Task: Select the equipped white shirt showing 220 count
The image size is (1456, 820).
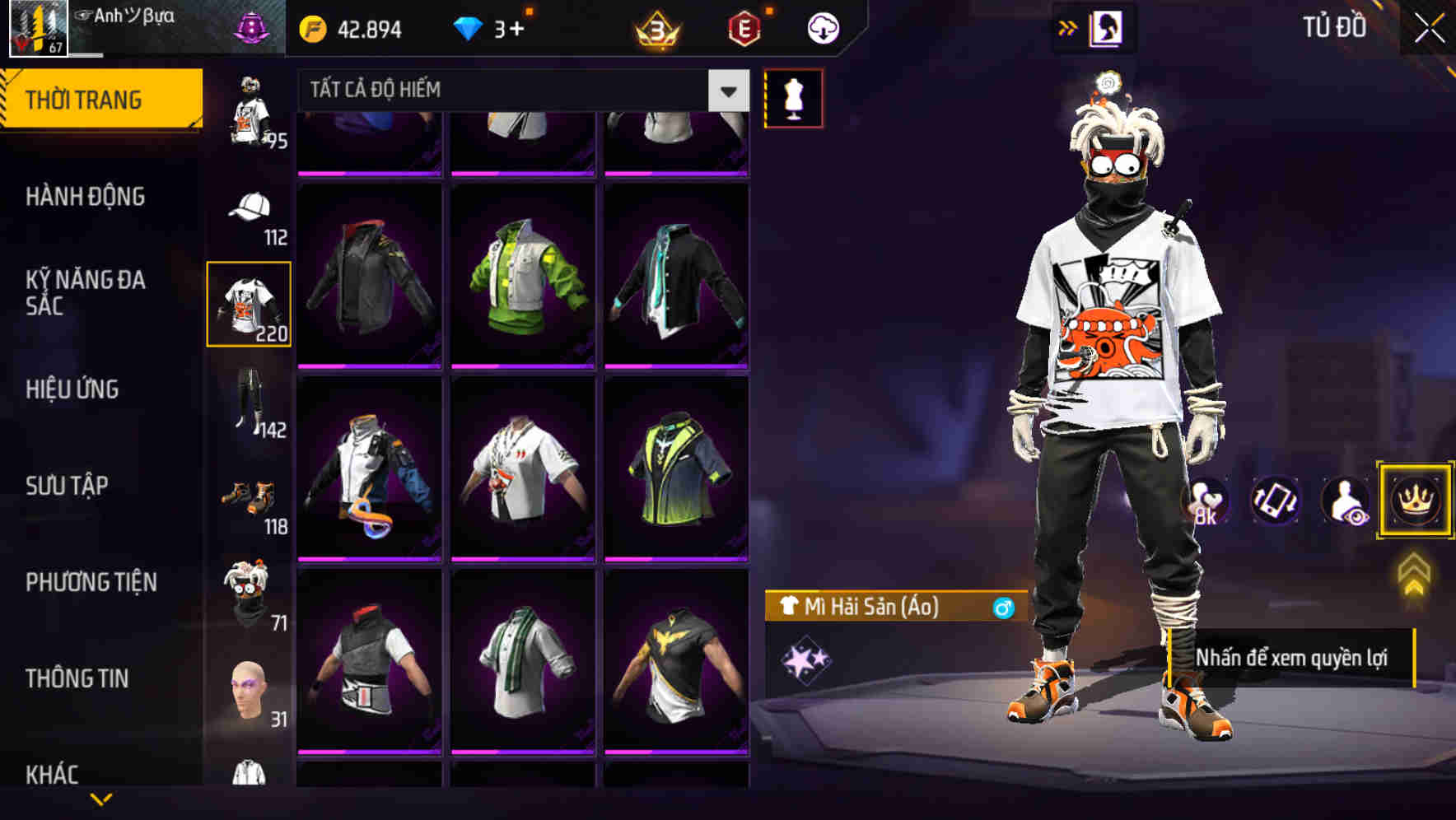Action: [x=248, y=303]
